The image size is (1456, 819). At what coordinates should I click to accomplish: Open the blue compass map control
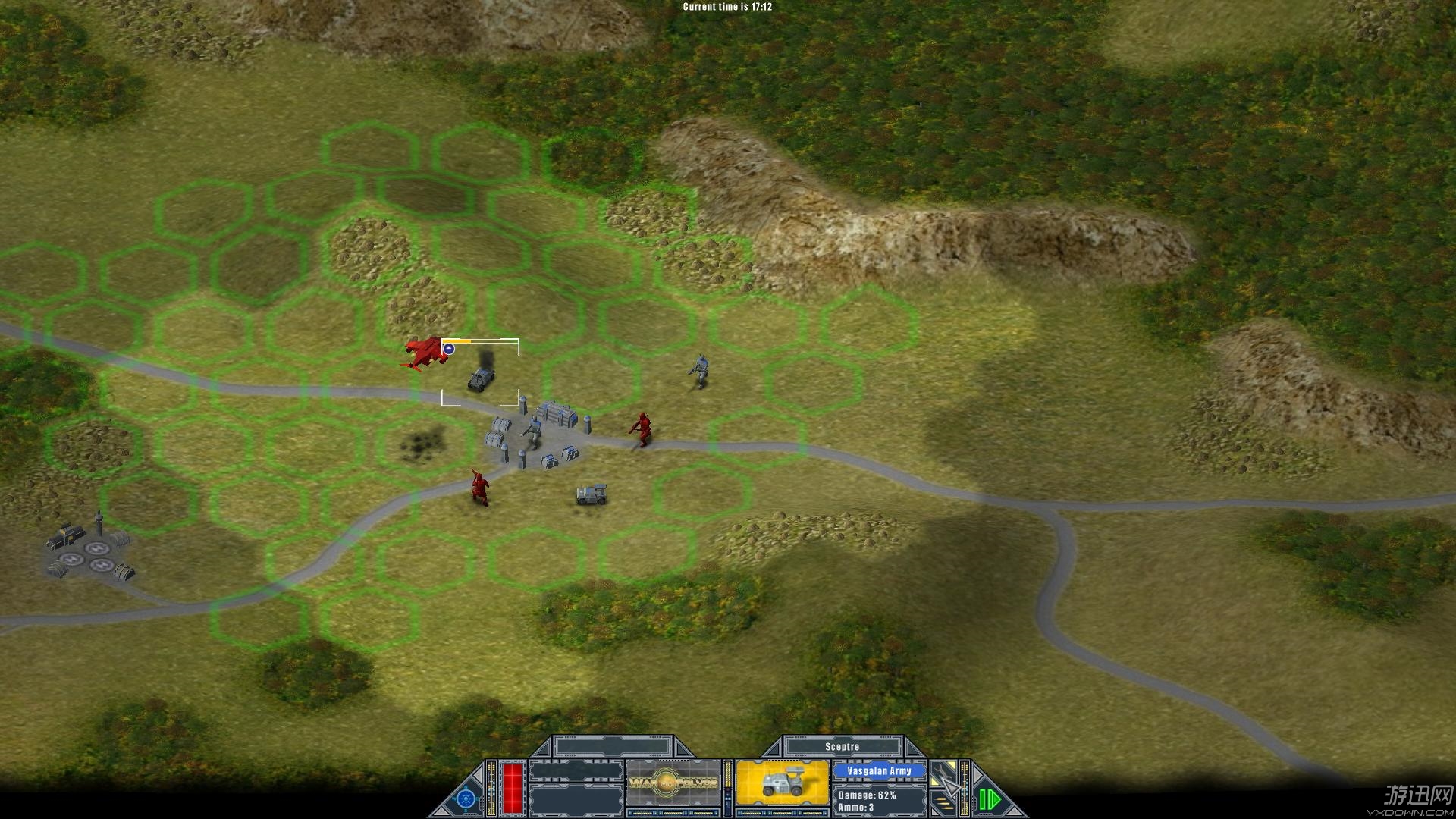click(466, 799)
